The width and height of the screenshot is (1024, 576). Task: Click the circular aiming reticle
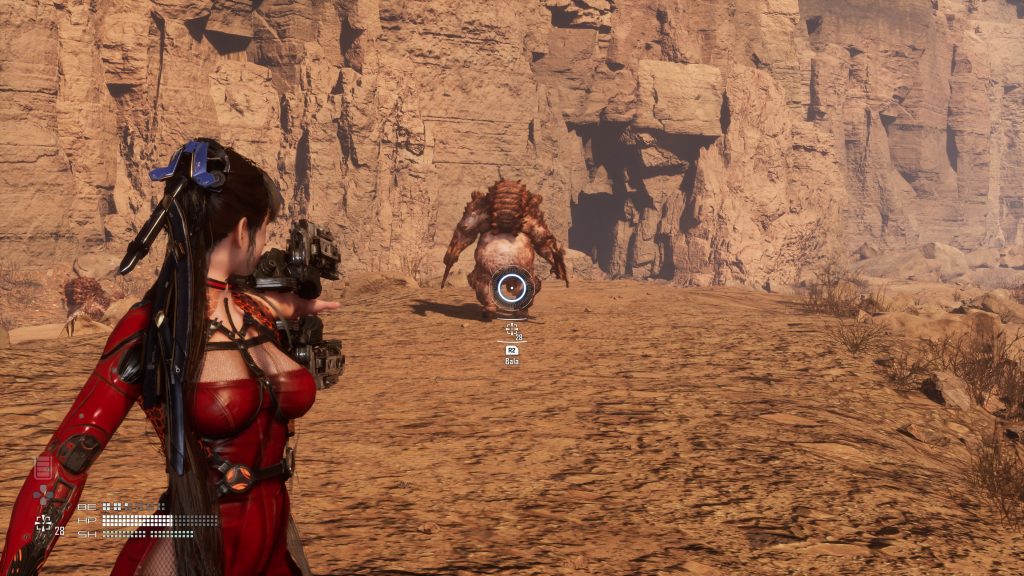(x=512, y=289)
